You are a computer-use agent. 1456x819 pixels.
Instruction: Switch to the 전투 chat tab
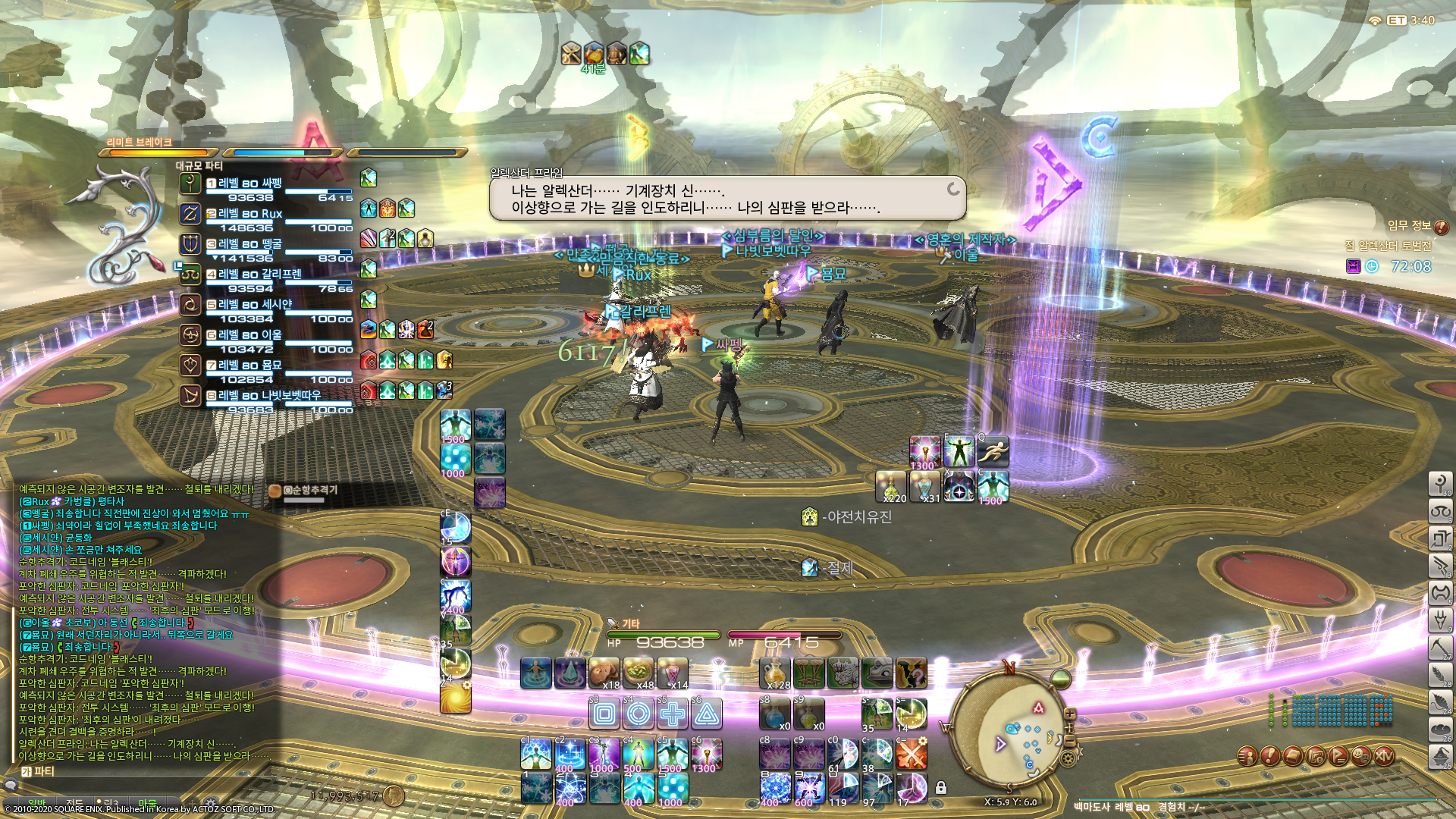(x=76, y=802)
